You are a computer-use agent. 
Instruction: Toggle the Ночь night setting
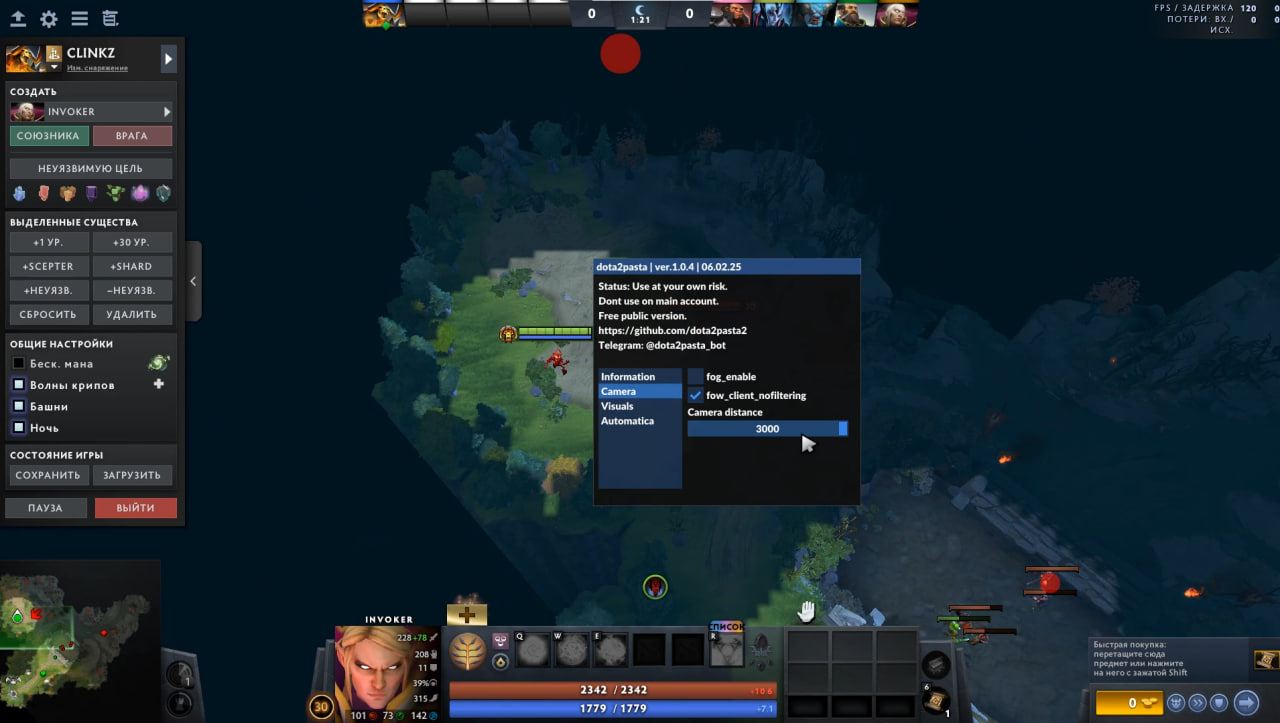[18, 428]
